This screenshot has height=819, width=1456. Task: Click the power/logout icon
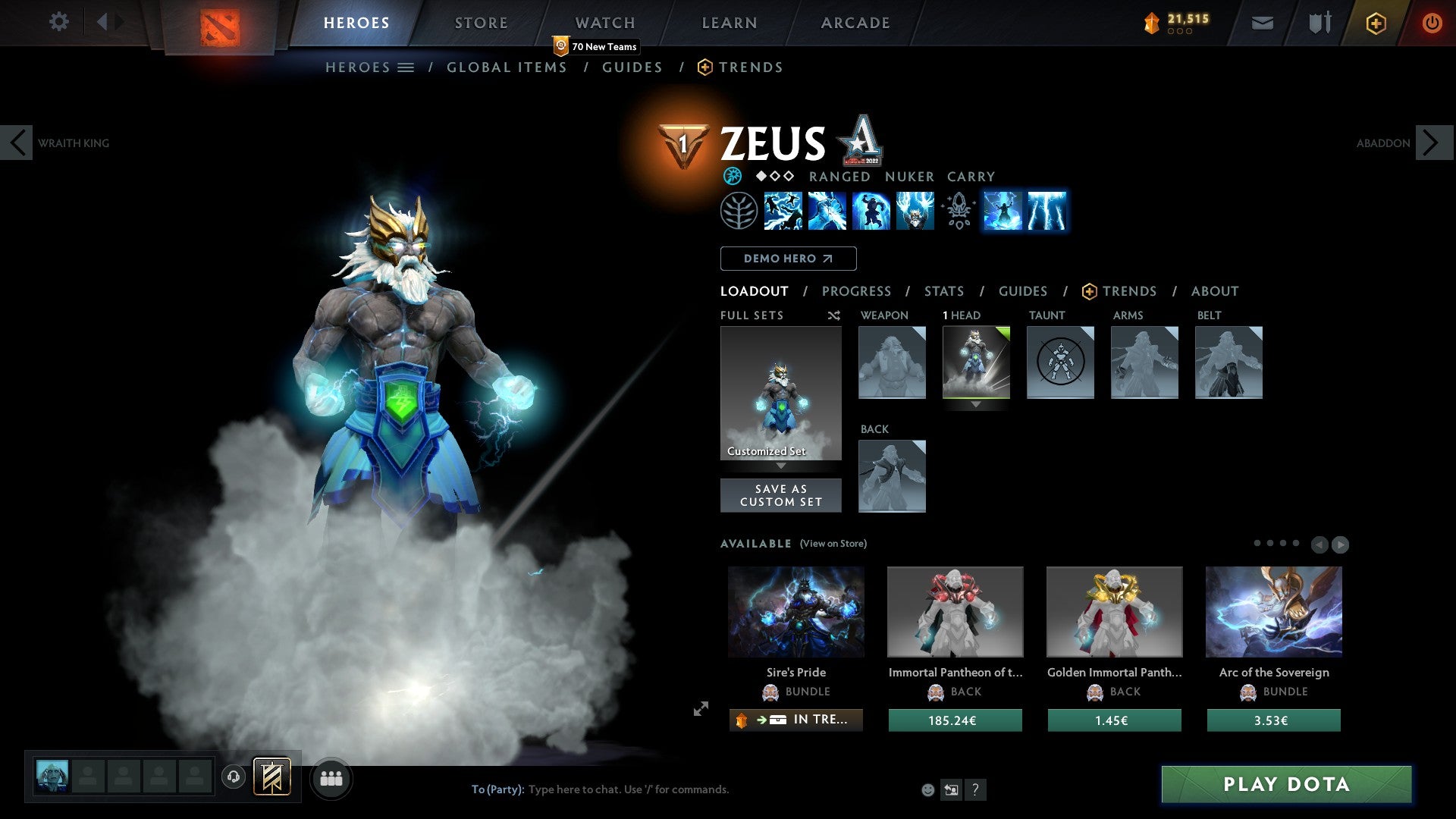click(x=1432, y=22)
